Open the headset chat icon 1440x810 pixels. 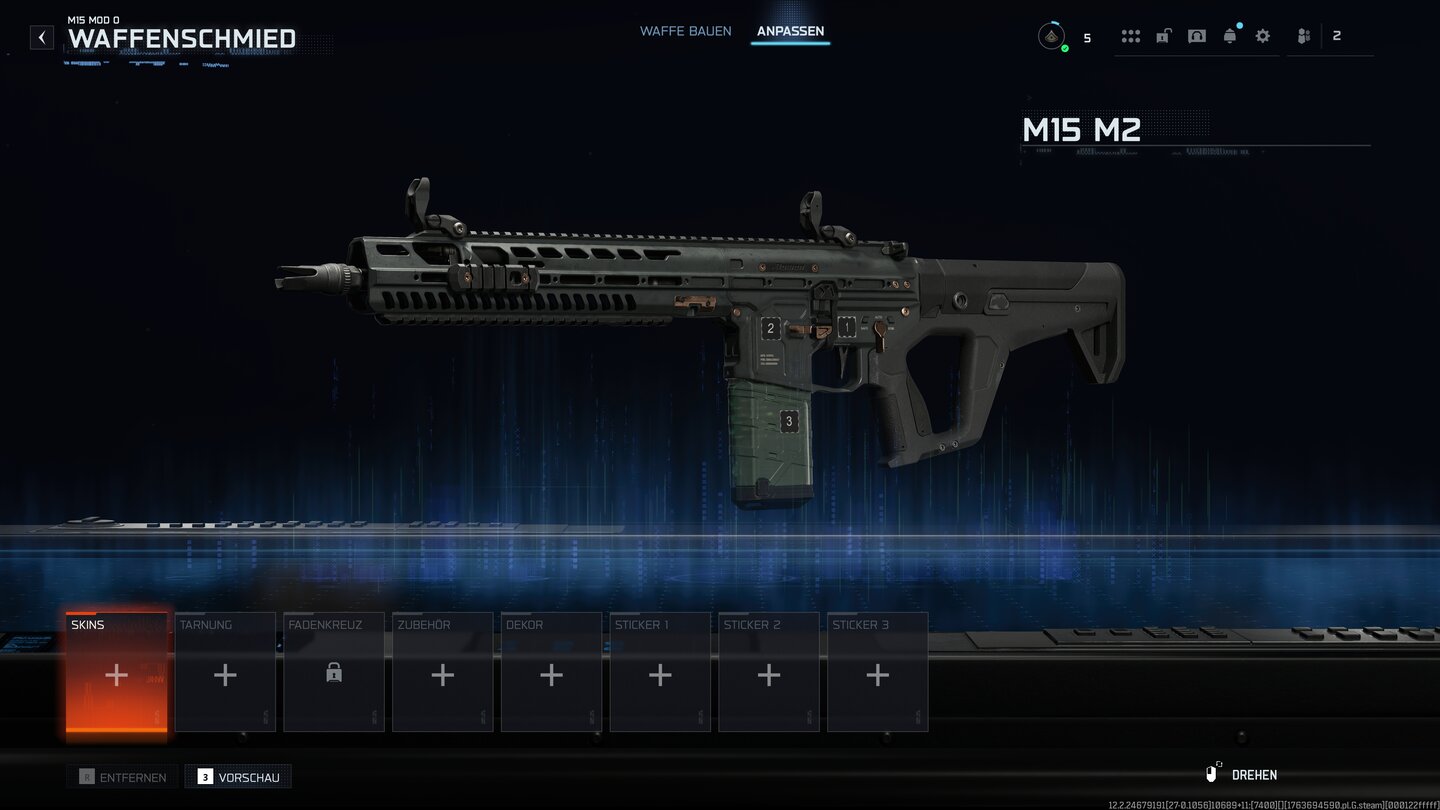click(x=1197, y=36)
